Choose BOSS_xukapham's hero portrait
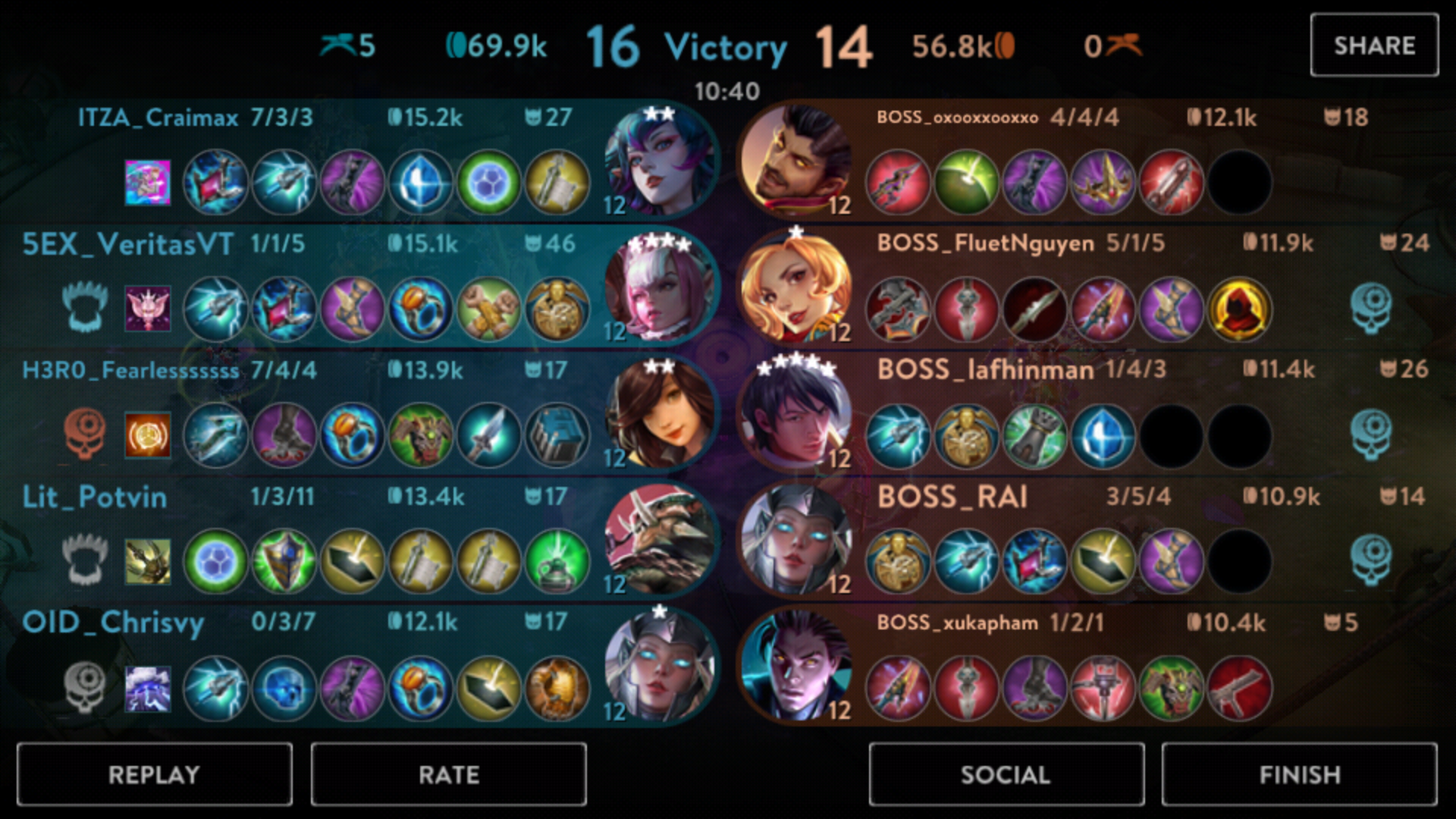Viewport: 1456px width, 819px height. click(796, 666)
